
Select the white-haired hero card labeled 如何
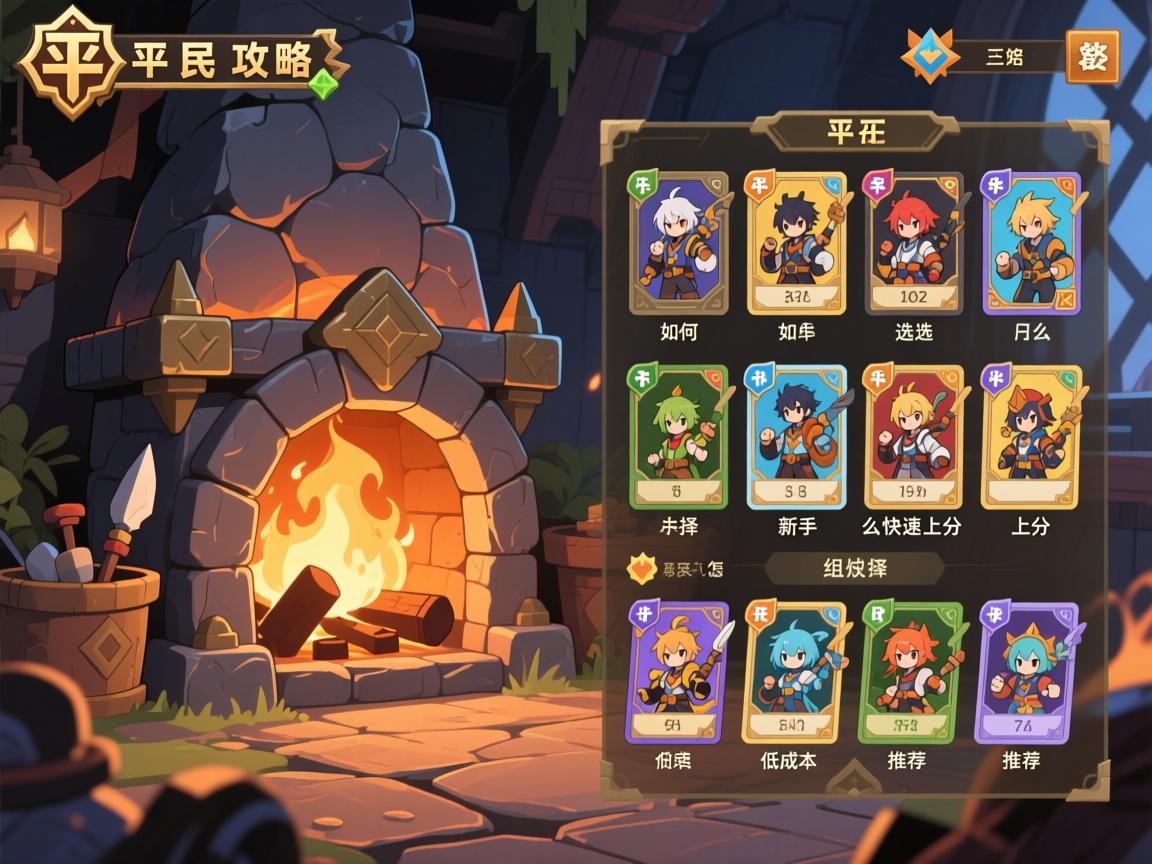pyautogui.click(x=678, y=243)
